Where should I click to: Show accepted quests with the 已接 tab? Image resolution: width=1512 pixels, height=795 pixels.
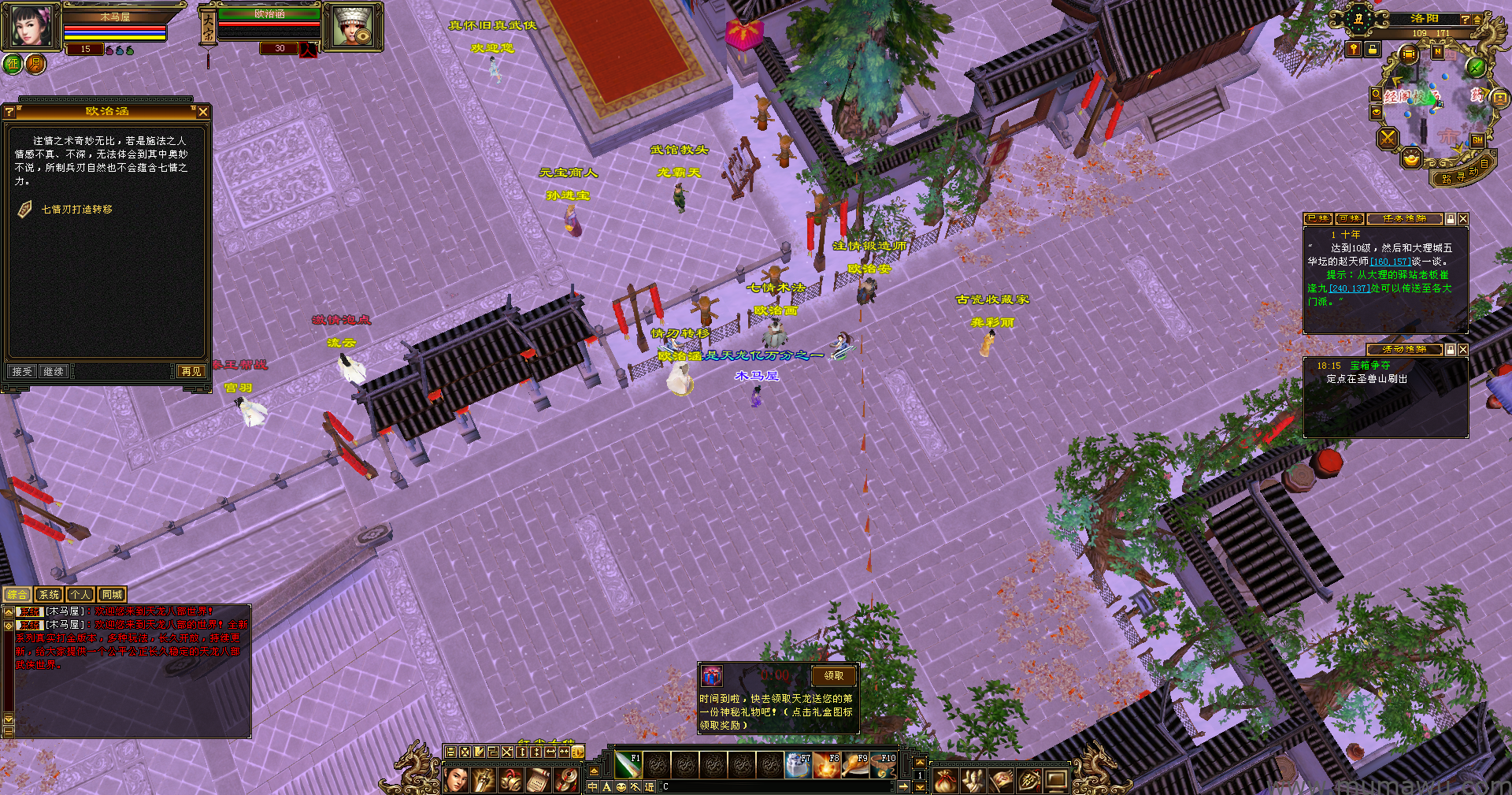[x=1317, y=219]
